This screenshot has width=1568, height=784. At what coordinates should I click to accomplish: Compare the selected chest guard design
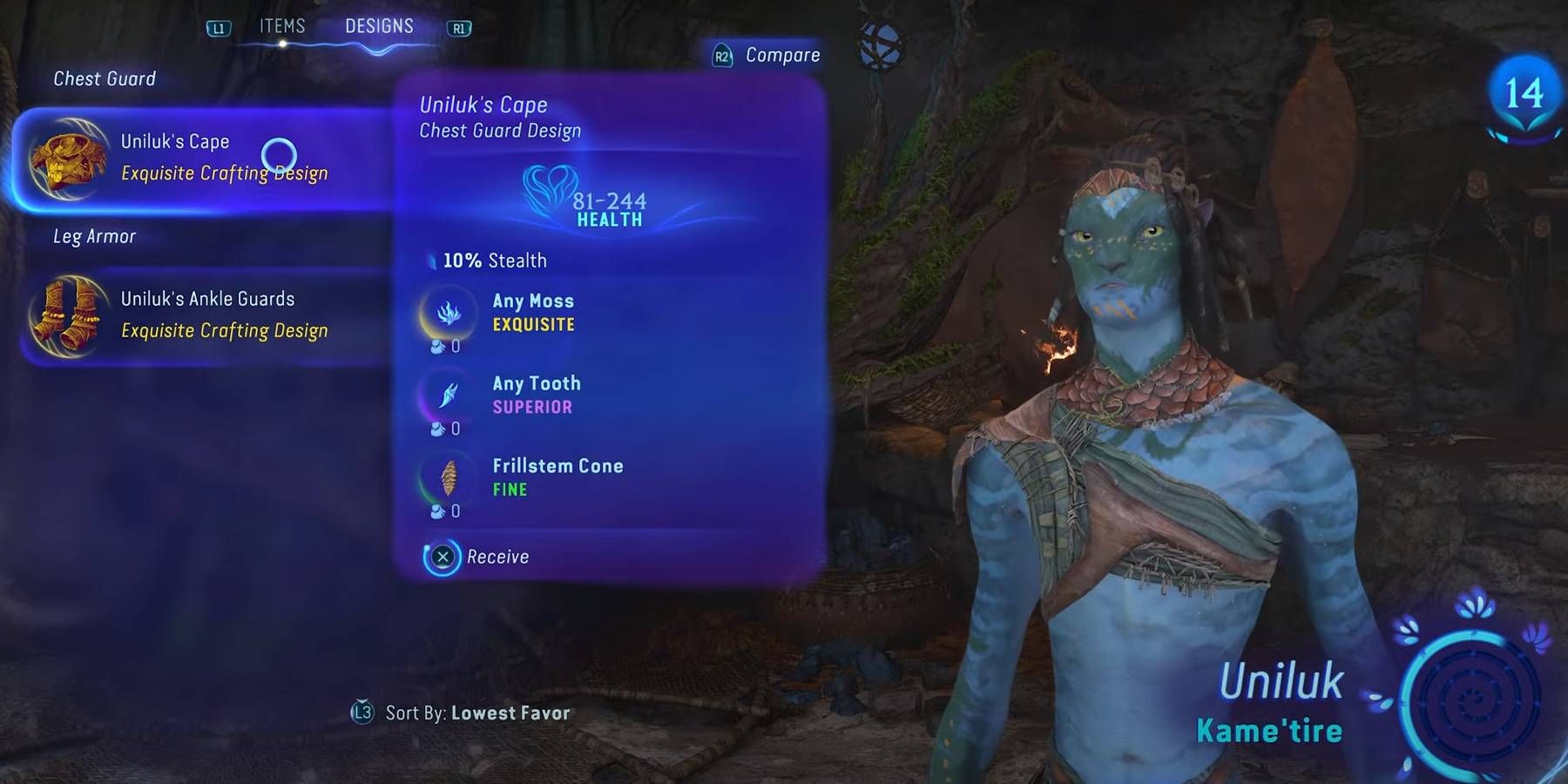click(767, 56)
